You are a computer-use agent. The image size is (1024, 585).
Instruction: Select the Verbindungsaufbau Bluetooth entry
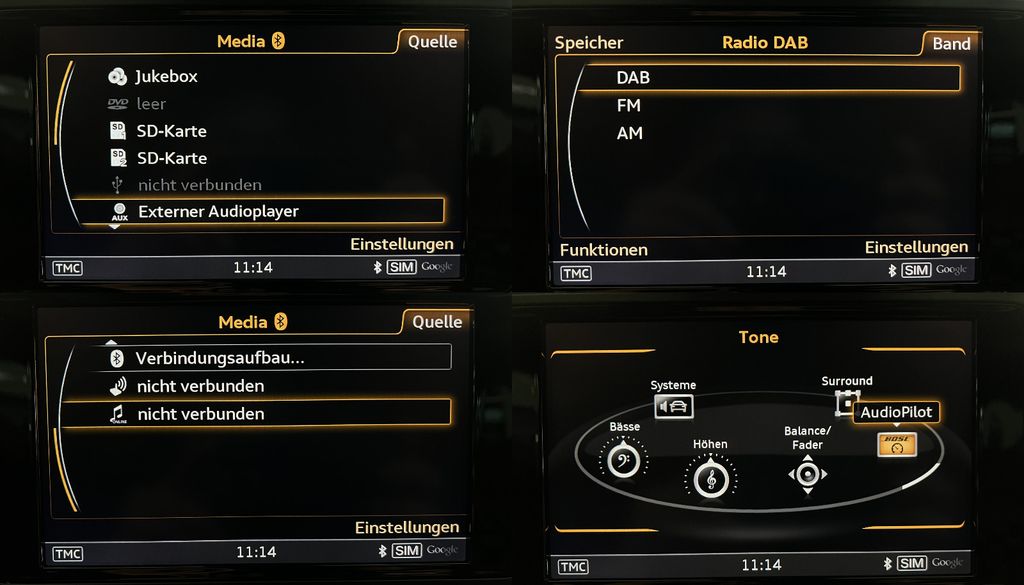coord(219,357)
